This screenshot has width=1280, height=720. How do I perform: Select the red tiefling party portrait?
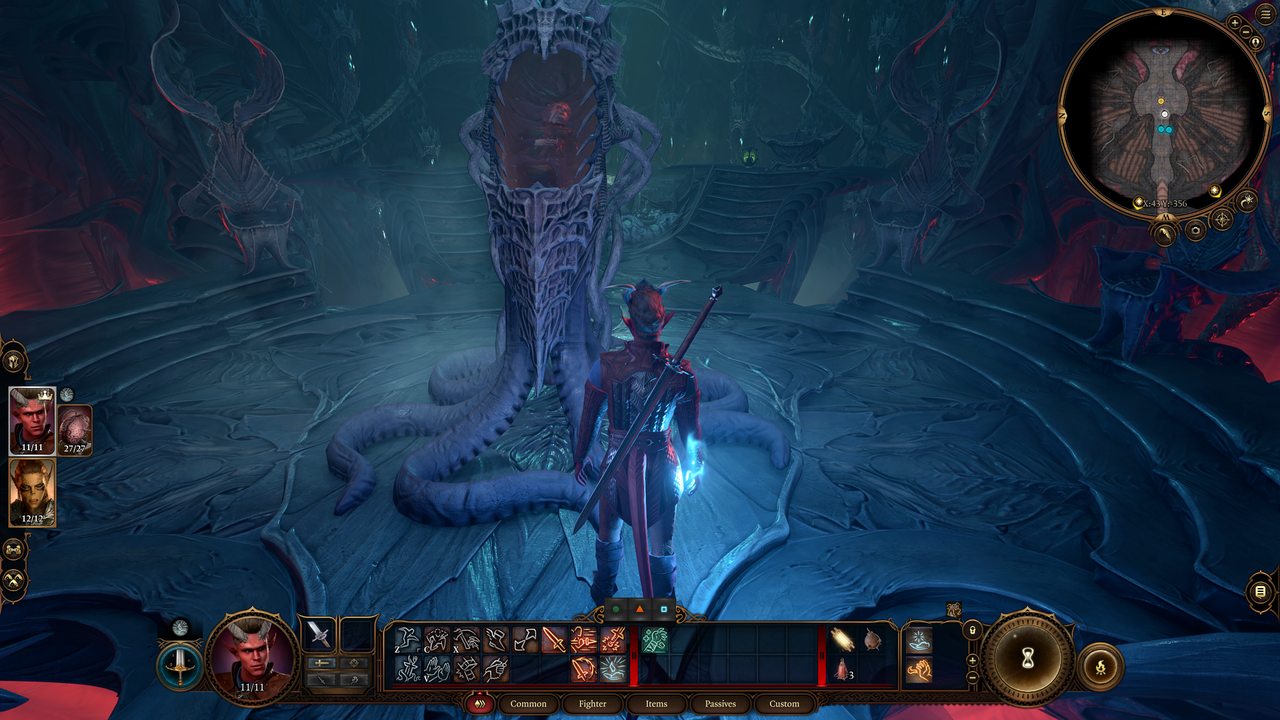(32, 420)
